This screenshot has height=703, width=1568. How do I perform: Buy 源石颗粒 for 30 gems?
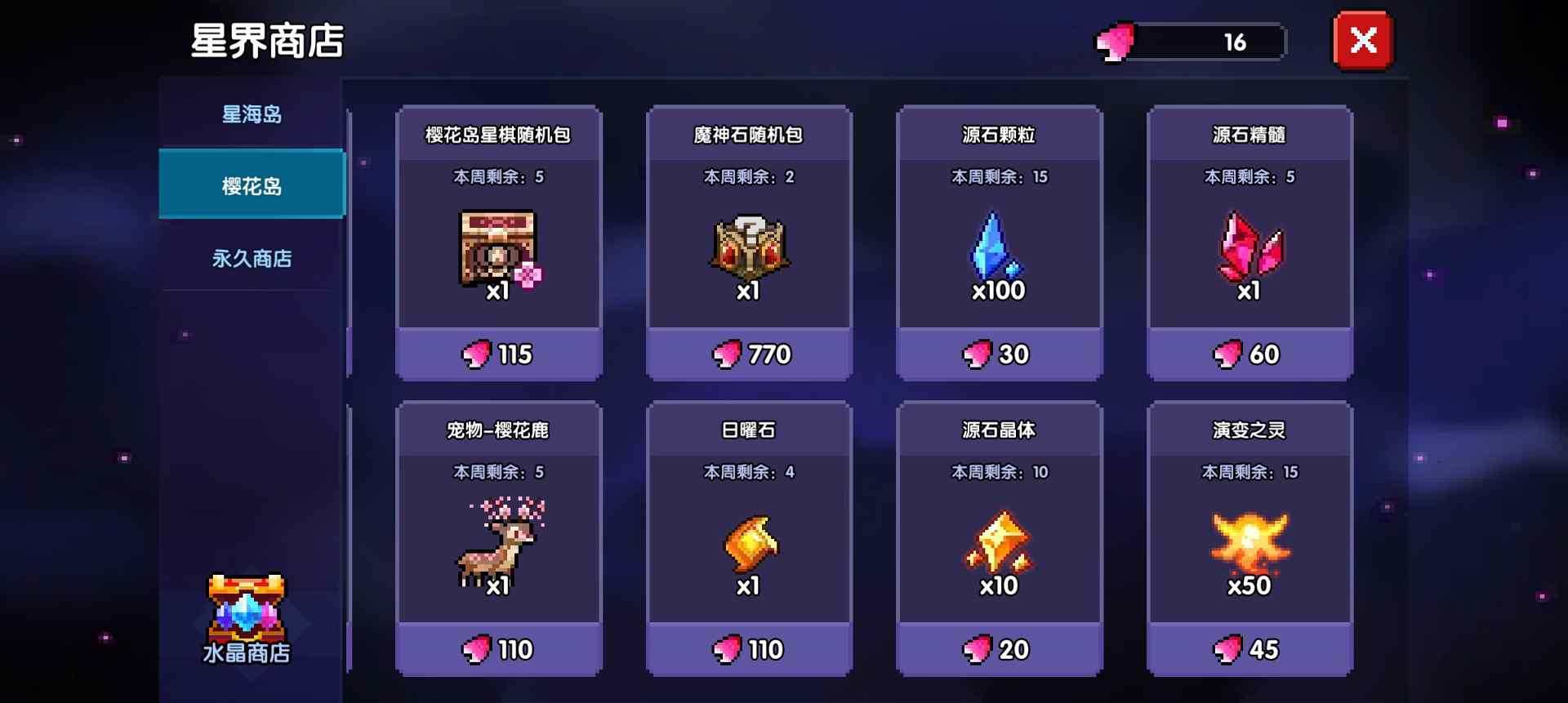point(998,354)
